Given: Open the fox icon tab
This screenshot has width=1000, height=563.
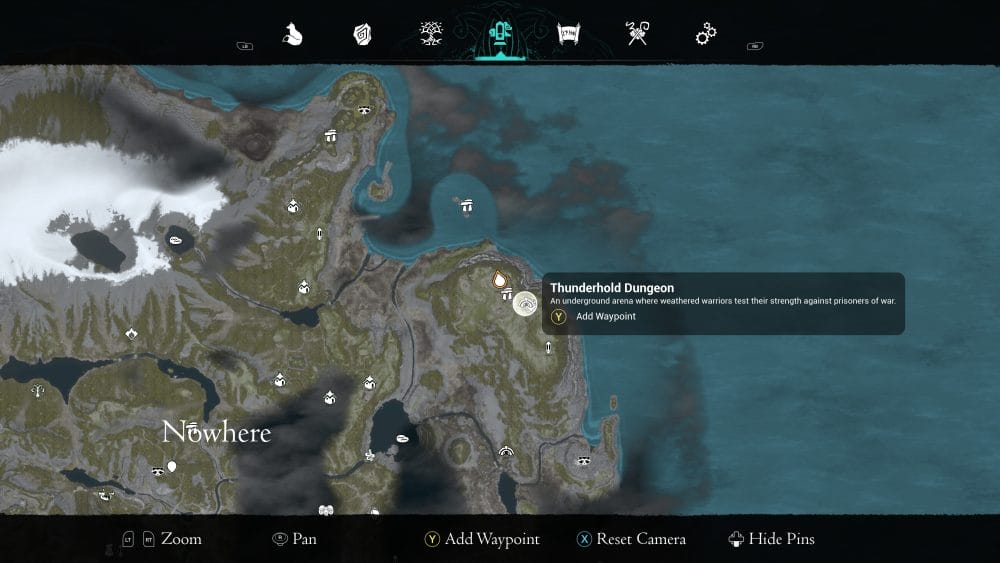Looking at the screenshot, I should pyautogui.click(x=292, y=35).
